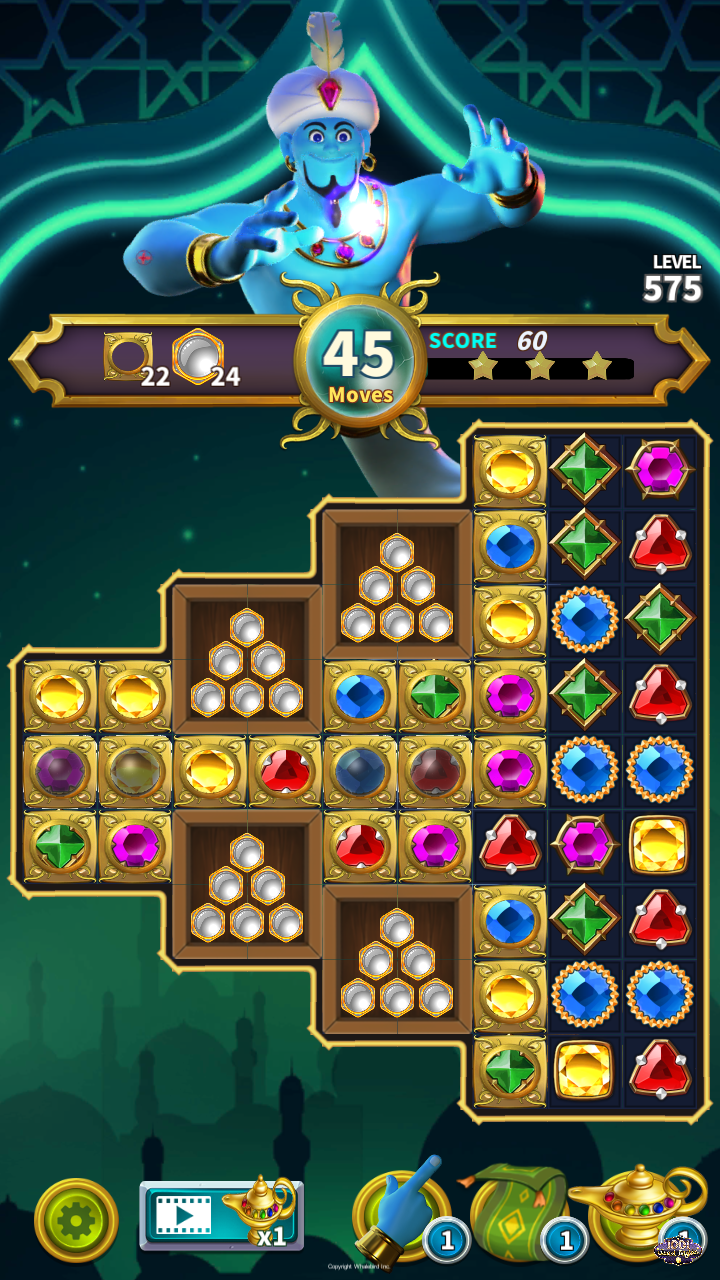Activate the blue pointing hand booster
This screenshot has height=1280, width=720.
pos(402,1212)
